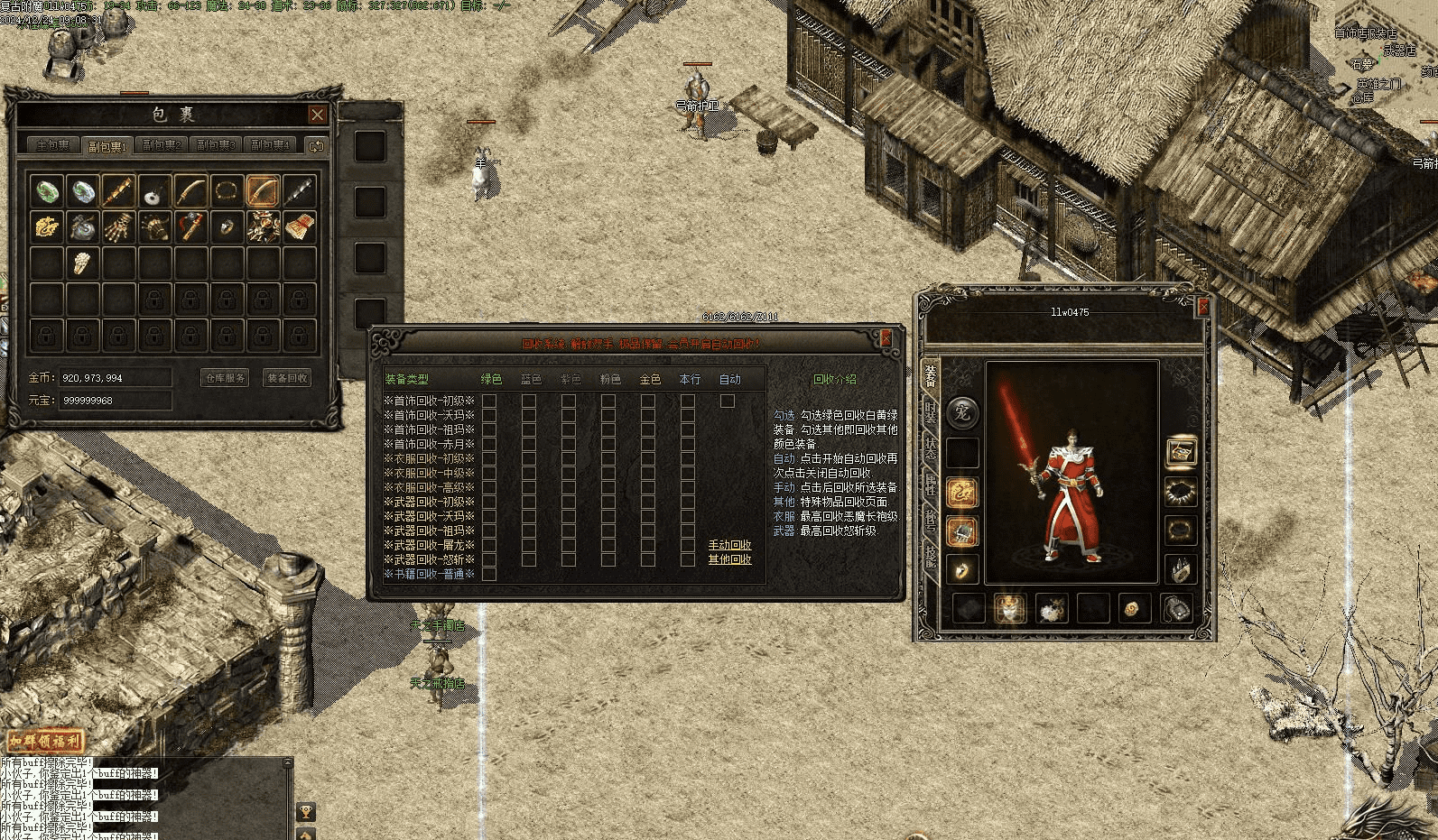Open the 其他回收 other recycling link
The image size is (1438, 840).
[729, 559]
